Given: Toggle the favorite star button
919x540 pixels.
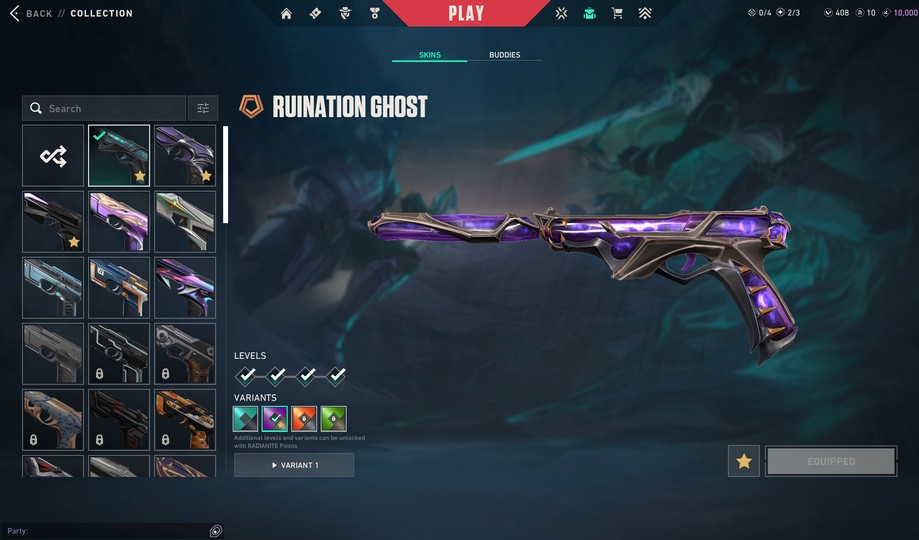Looking at the screenshot, I should tap(743, 461).
